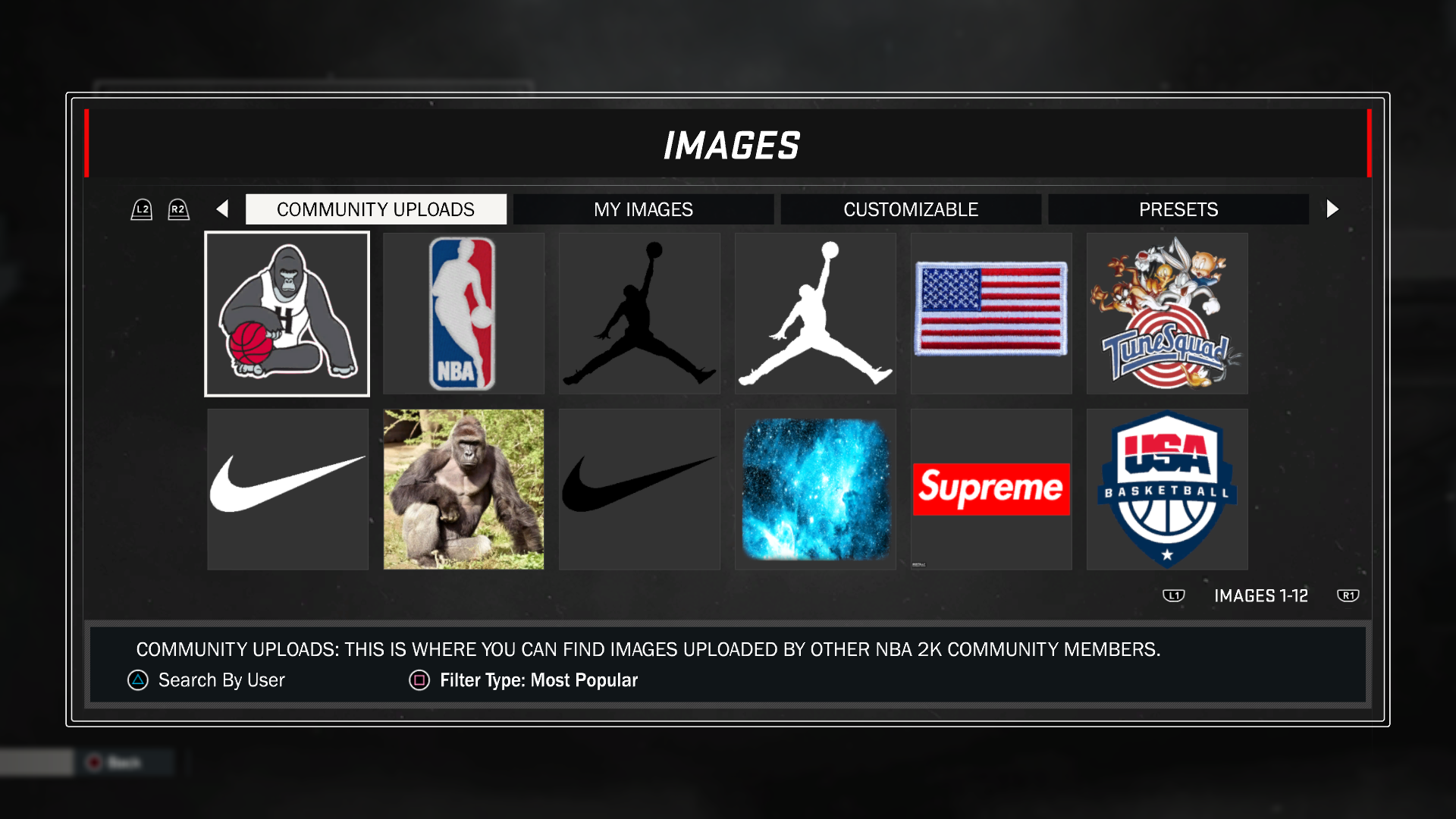The image size is (1456, 819).
Task: Select the white Nike swoosh image
Action: [x=287, y=489]
